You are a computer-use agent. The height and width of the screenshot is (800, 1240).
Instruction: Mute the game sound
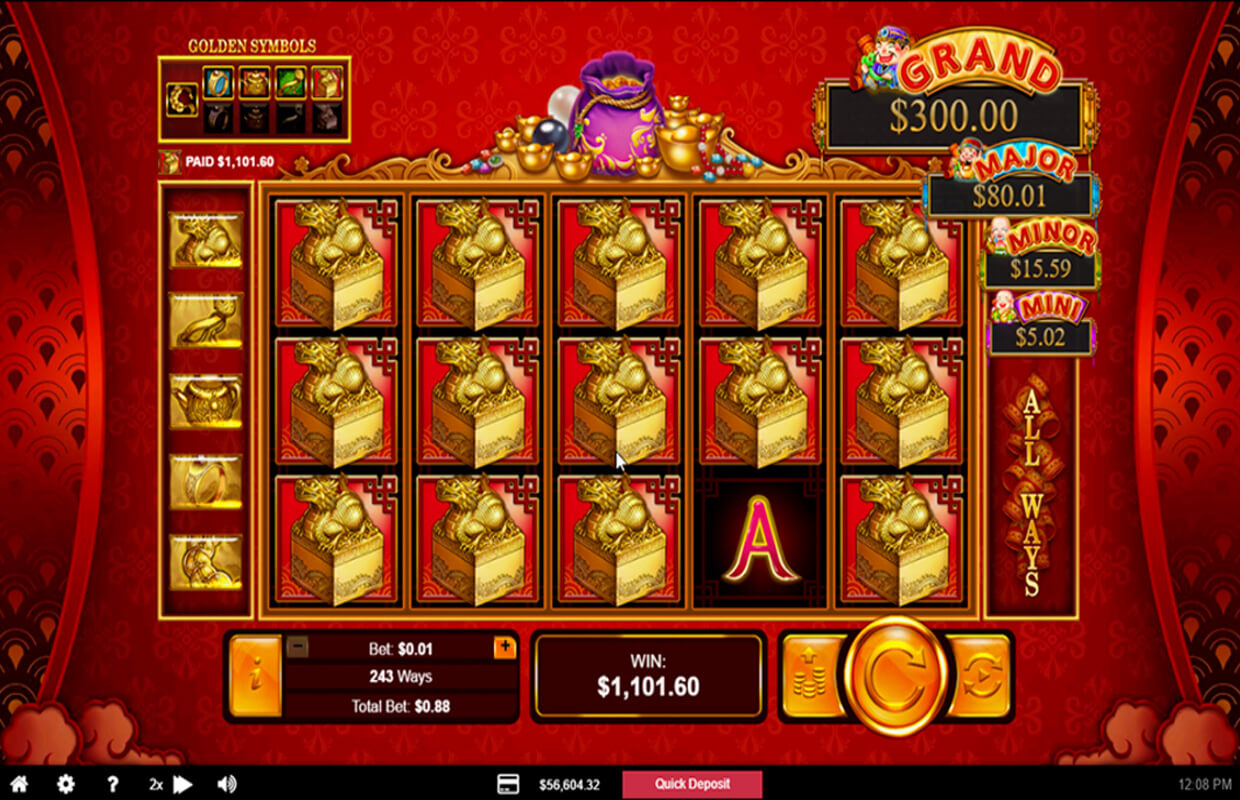click(227, 784)
